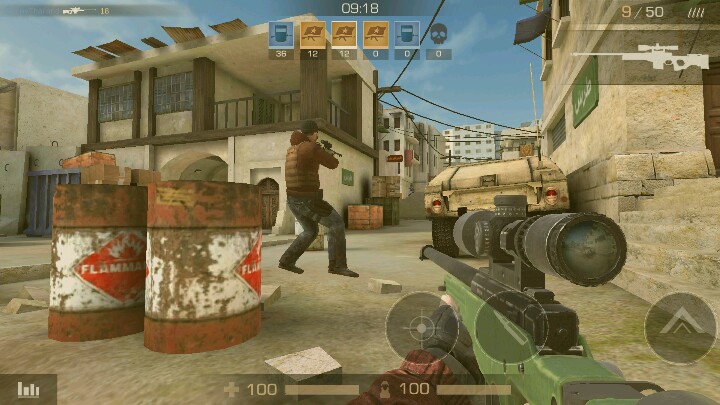720x405 pixels.
Task: Click the skull icon in the team bar
Action: point(438,34)
